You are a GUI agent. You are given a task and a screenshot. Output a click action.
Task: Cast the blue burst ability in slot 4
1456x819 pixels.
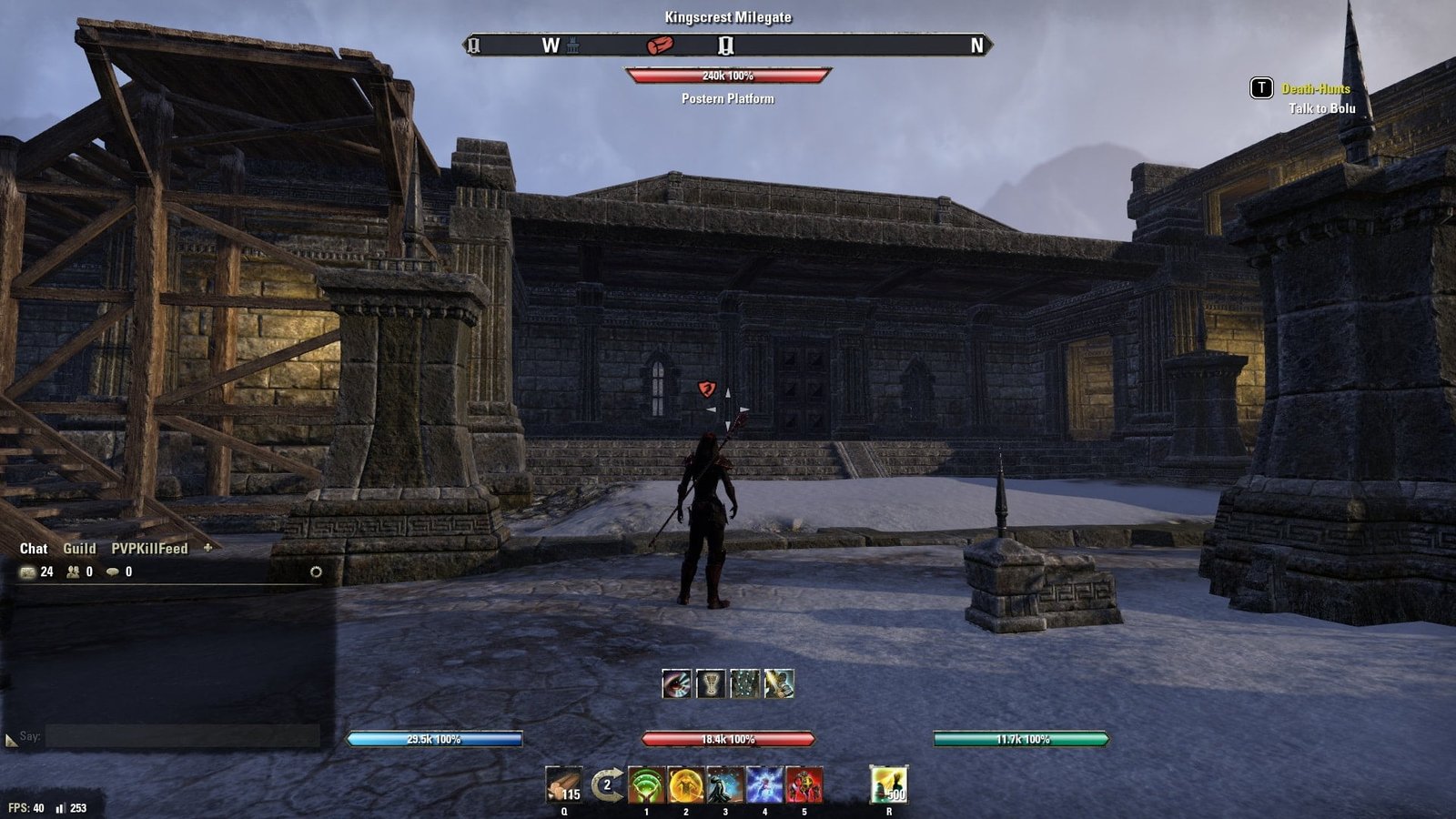point(764,784)
